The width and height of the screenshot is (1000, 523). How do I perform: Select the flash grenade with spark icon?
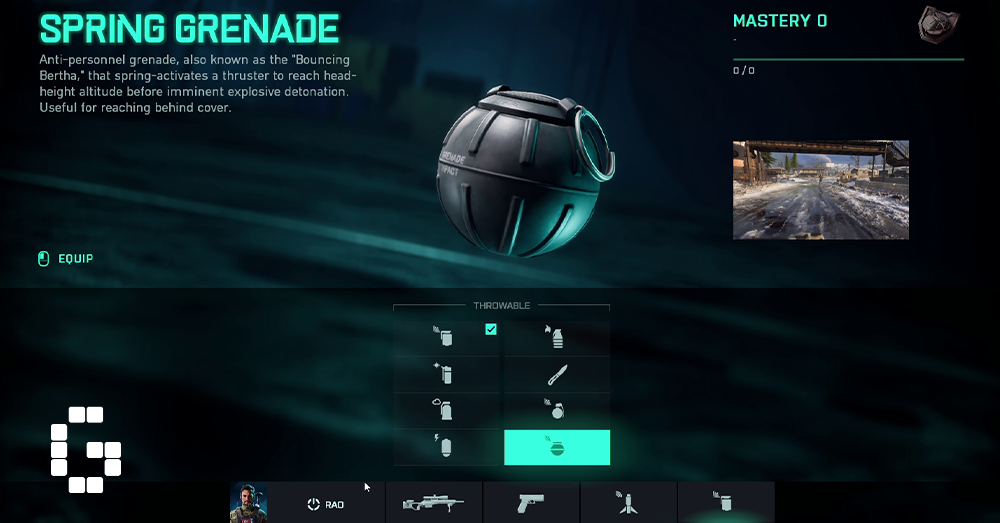[x=447, y=375]
